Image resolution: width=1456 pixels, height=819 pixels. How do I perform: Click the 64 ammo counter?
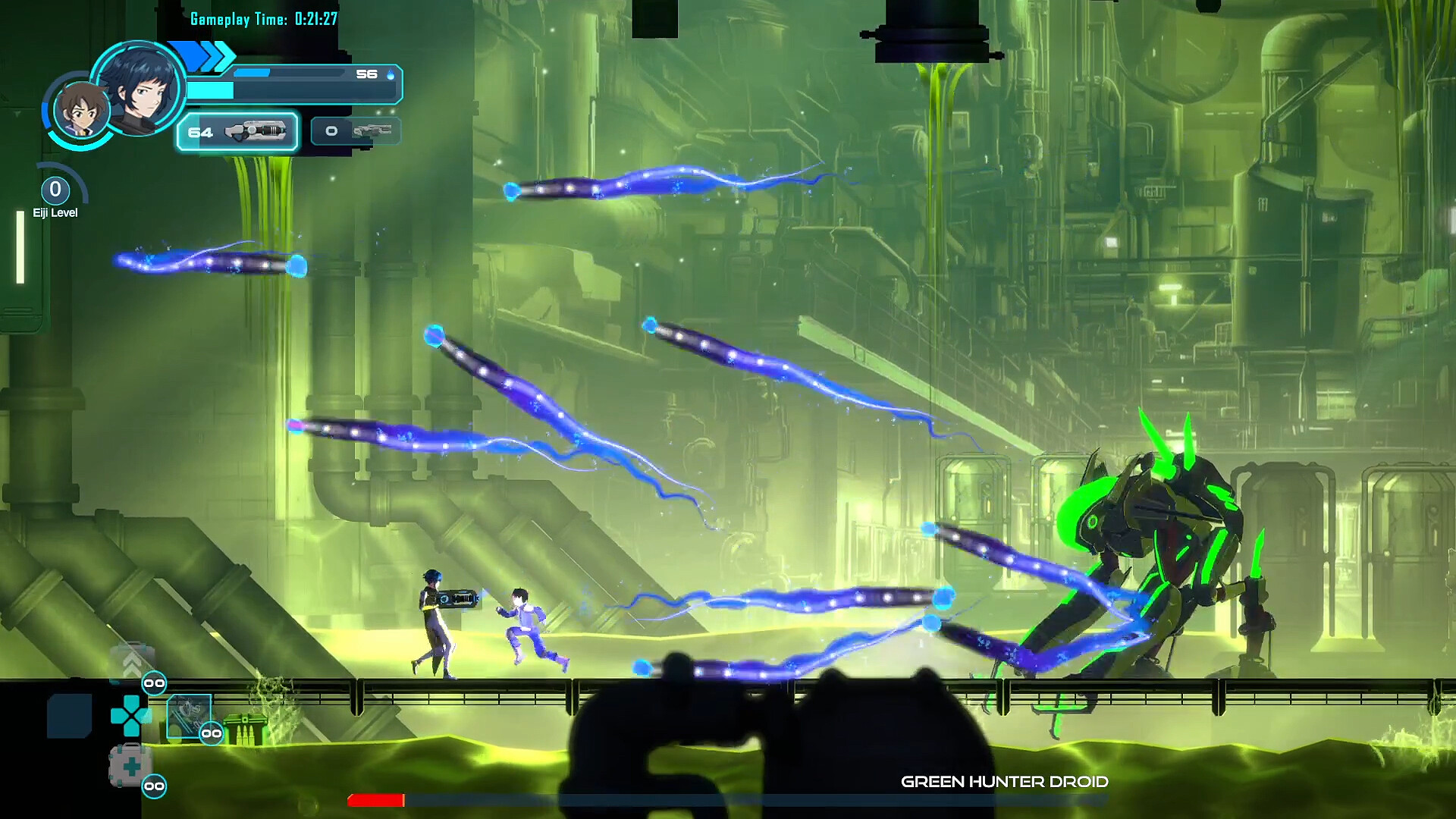199,133
